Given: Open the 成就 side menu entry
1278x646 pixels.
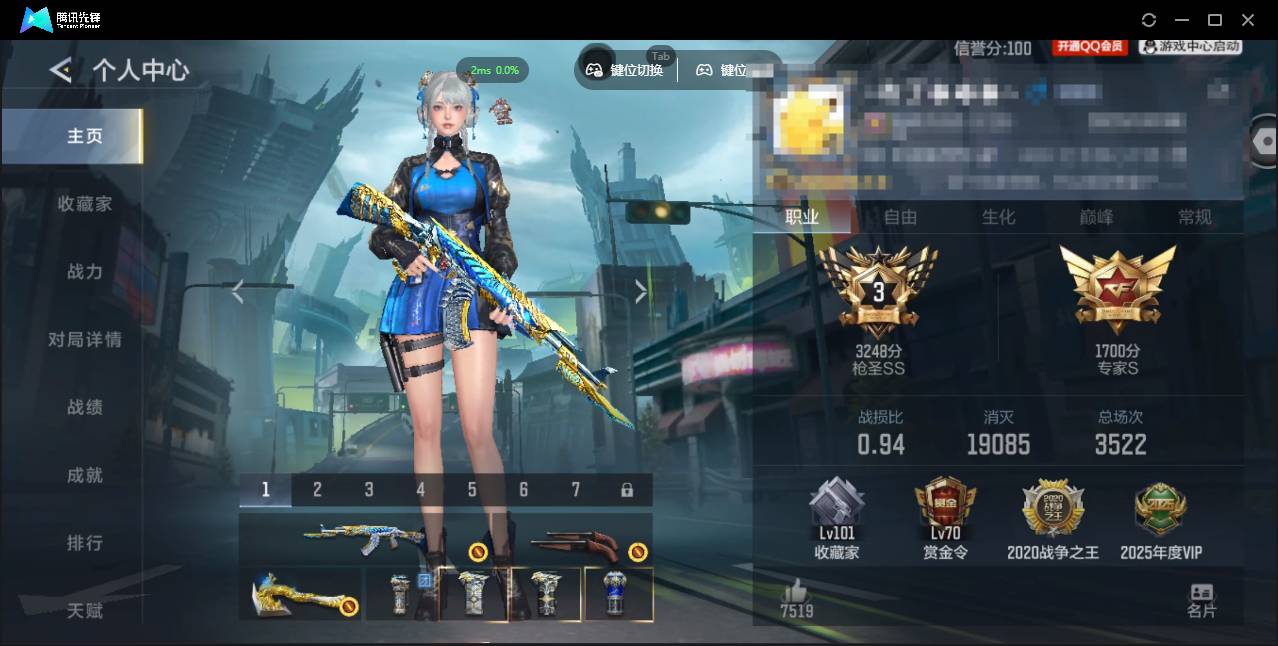Looking at the screenshot, I should tap(85, 476).
